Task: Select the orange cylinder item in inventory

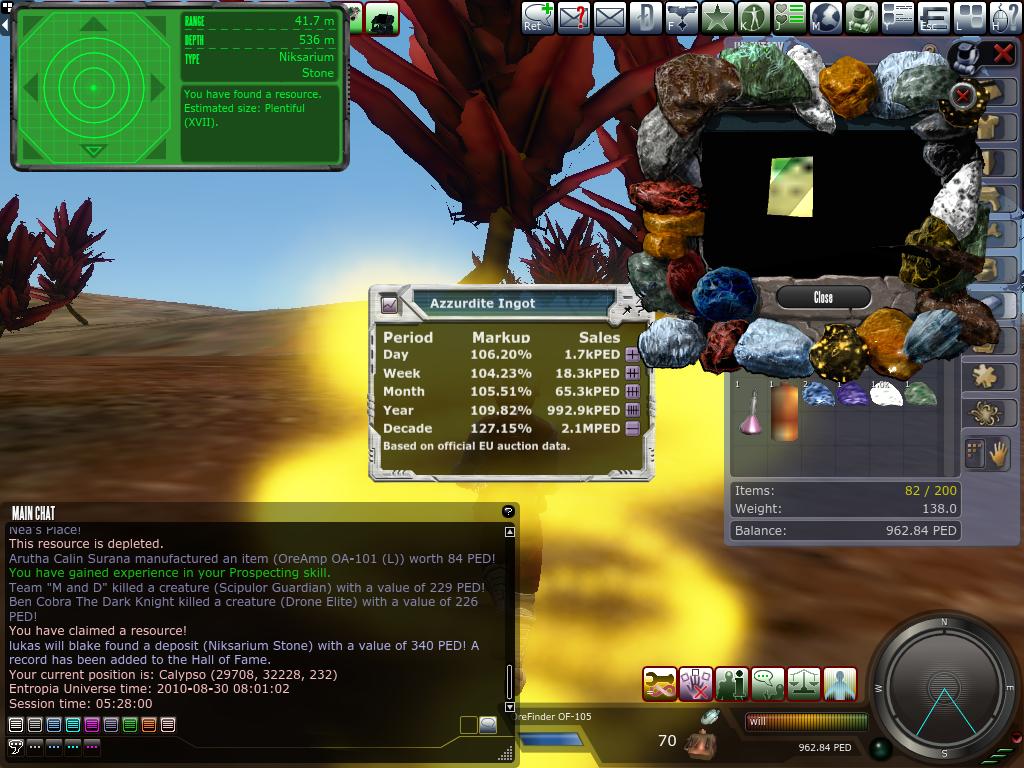Action: pos(784,412)
